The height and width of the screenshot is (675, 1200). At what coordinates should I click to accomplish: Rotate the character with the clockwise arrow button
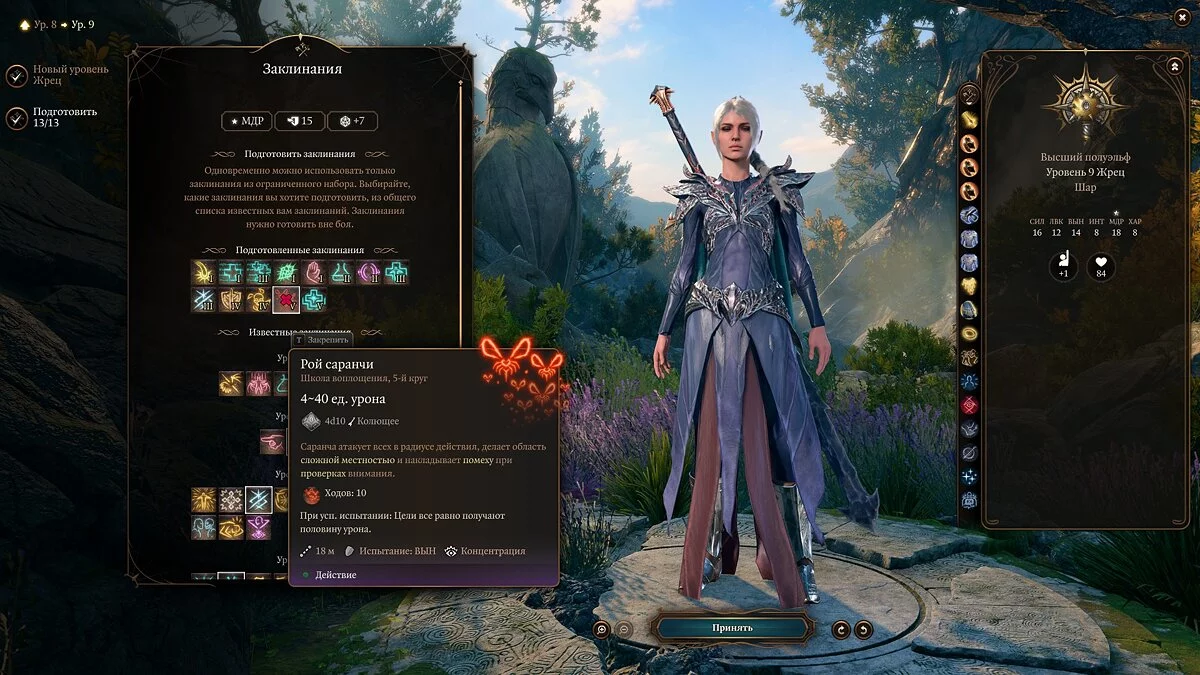(x=863, y=629)
